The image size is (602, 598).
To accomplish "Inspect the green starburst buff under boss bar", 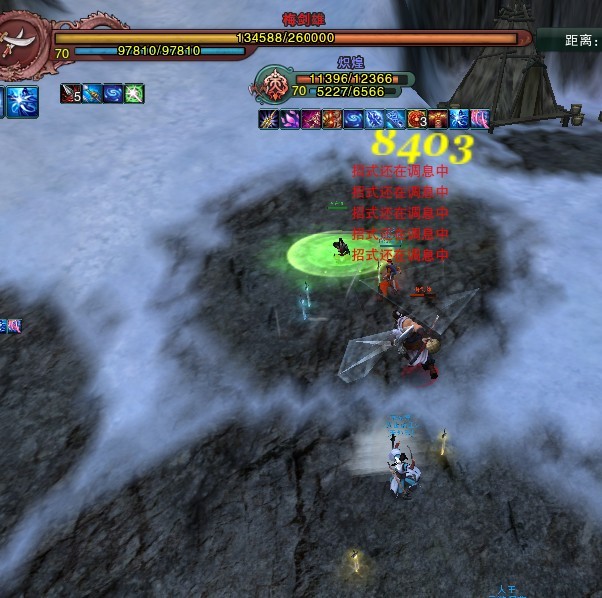I will pos(134,94).
